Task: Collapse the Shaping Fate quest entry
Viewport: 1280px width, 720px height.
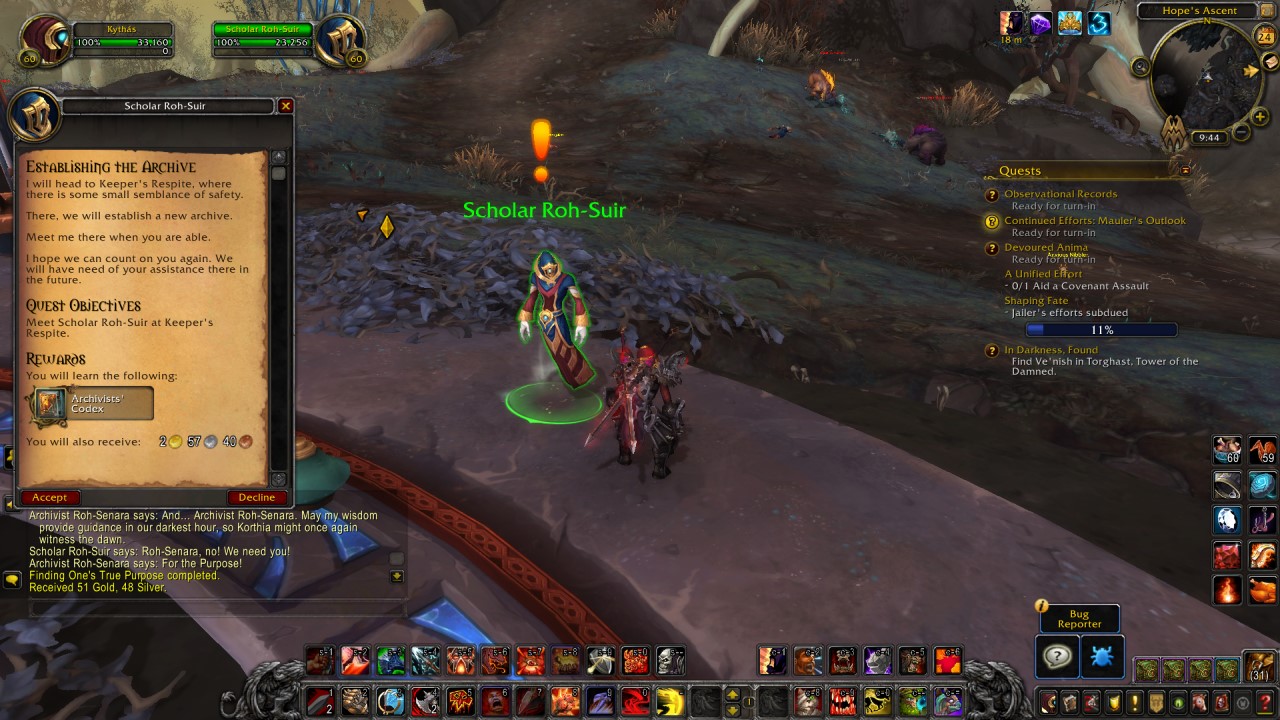Action: (1036, 300)
